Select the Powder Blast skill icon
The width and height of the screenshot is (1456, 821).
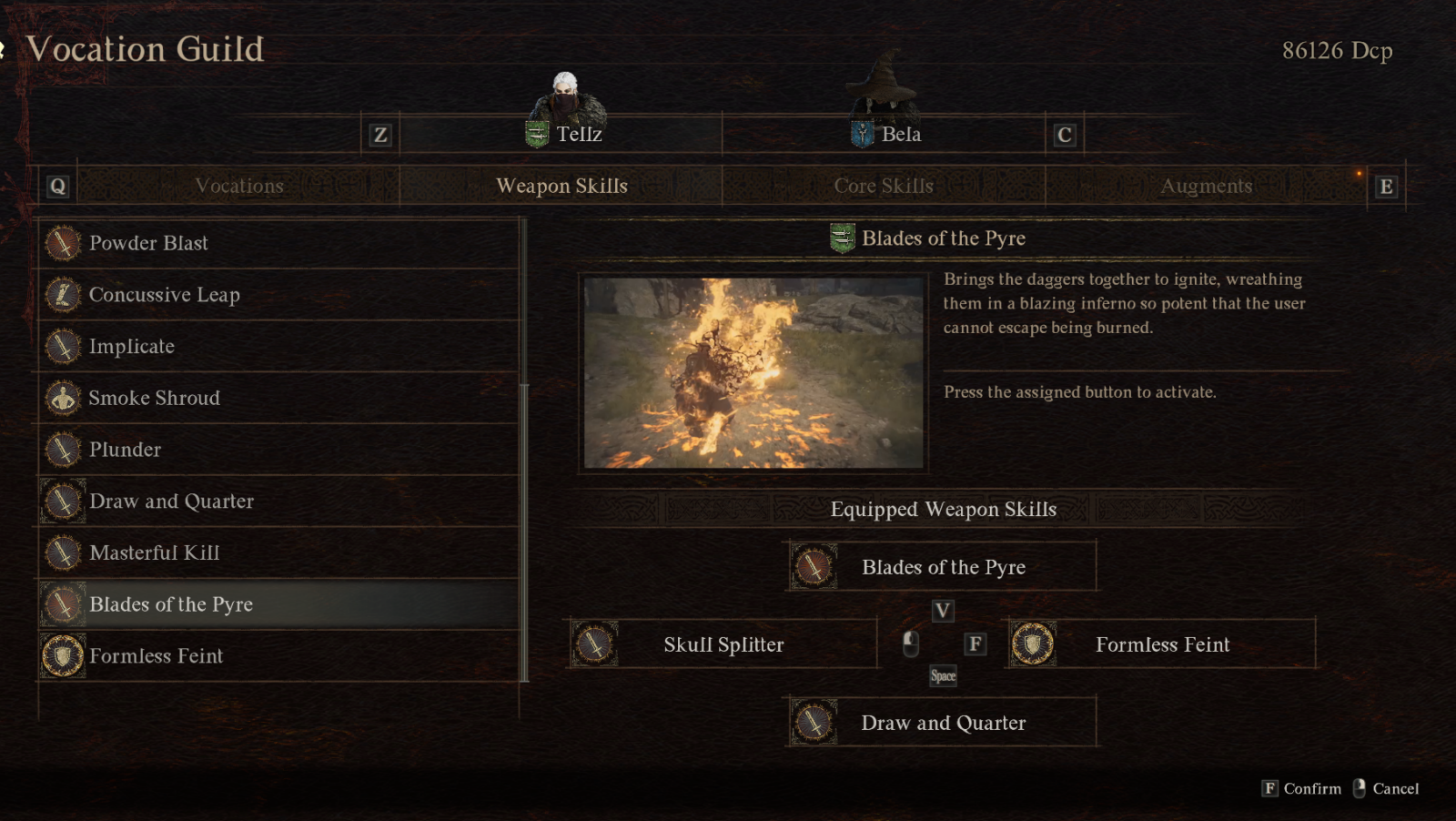click(62, 244)
